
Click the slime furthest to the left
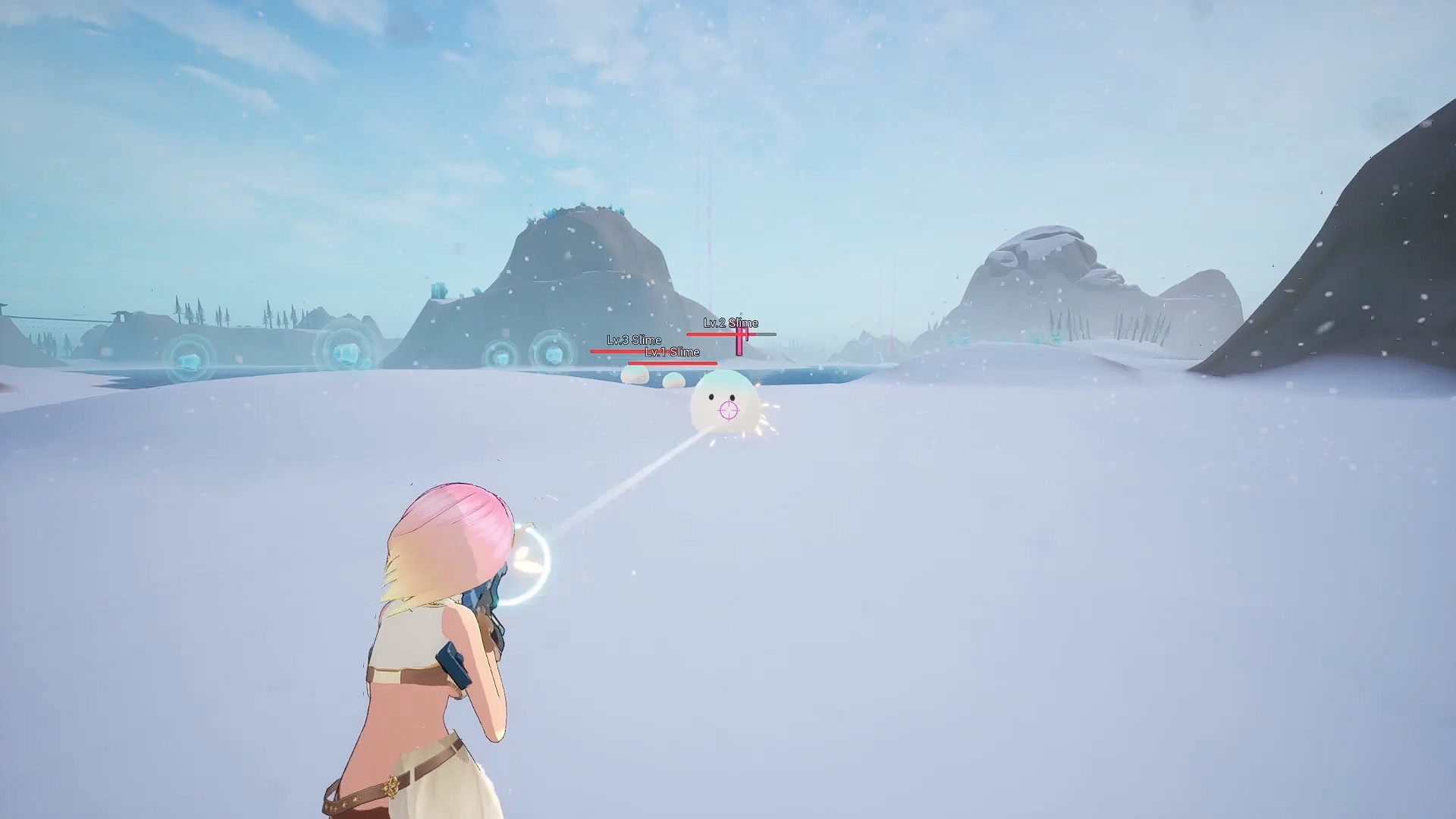pos(634,375)
